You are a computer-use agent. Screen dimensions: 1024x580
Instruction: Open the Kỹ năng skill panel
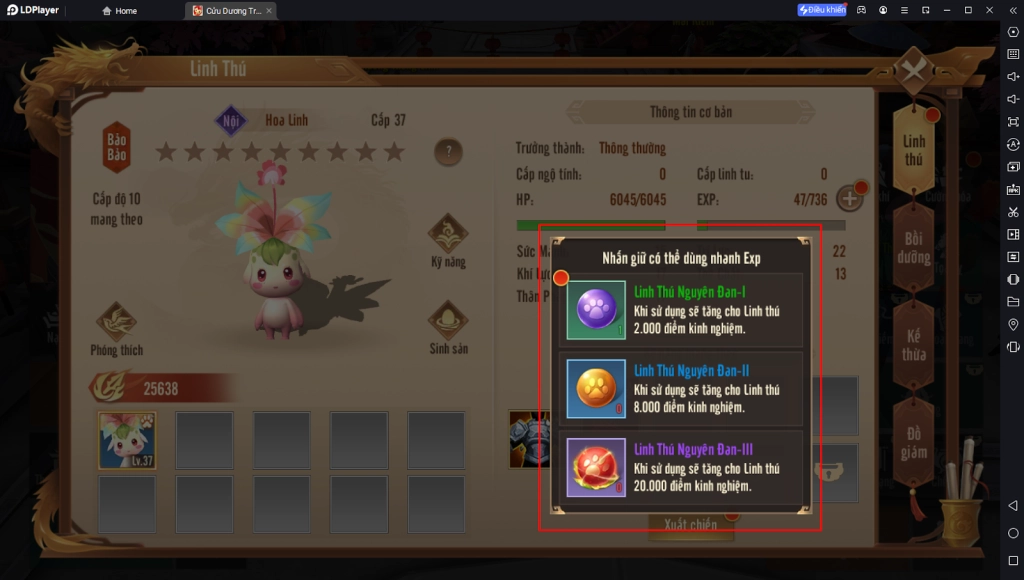coord(448,241)
